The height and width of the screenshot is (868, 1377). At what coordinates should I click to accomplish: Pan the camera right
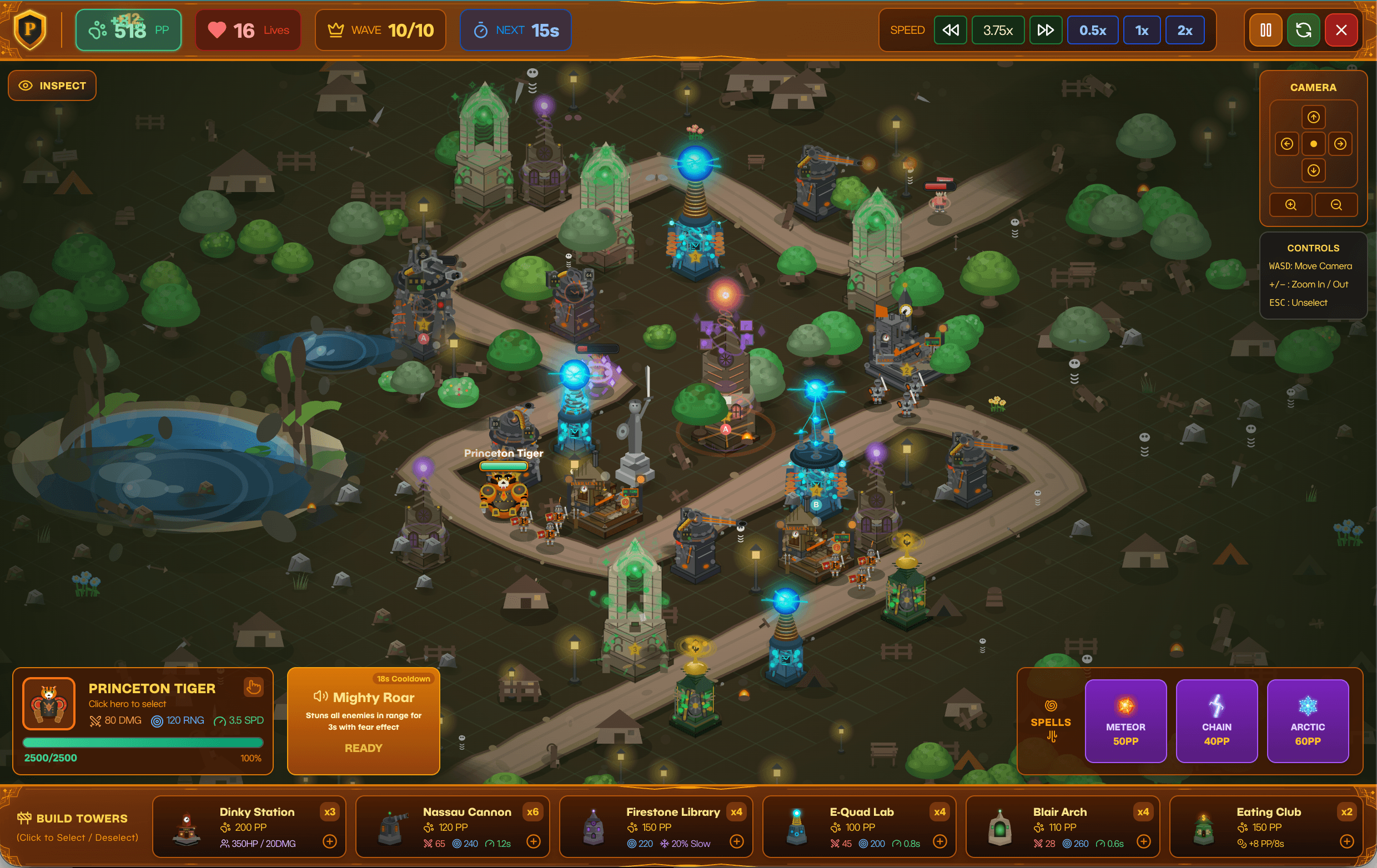[x=1340, y=144]
